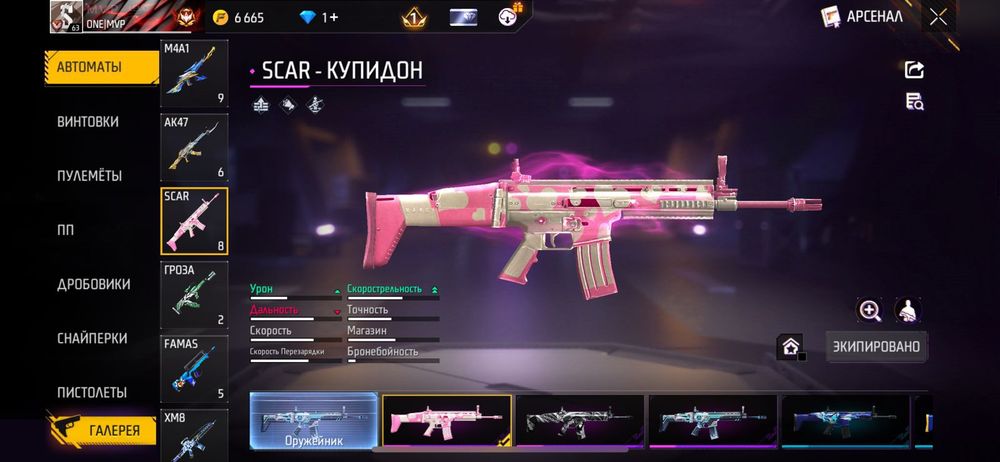Image resolution: width=1000 pixels, height=462 pixels.
Task: Click the Экипировано button
Action: click(876, 347)
